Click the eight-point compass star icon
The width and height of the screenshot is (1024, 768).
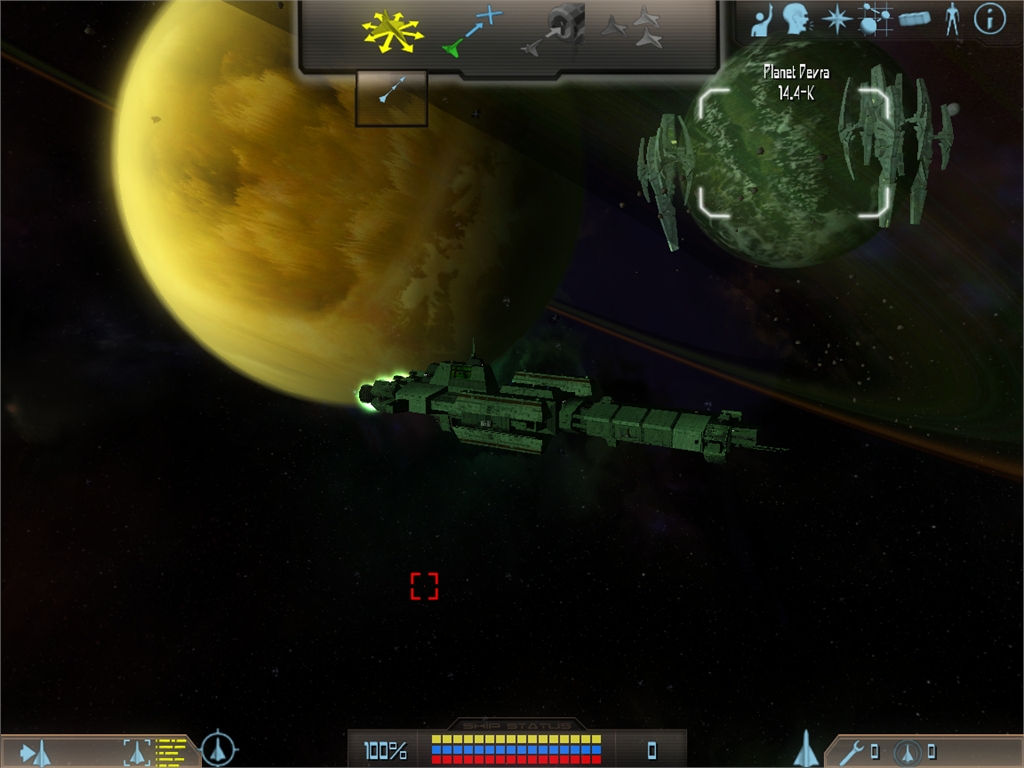836,19
